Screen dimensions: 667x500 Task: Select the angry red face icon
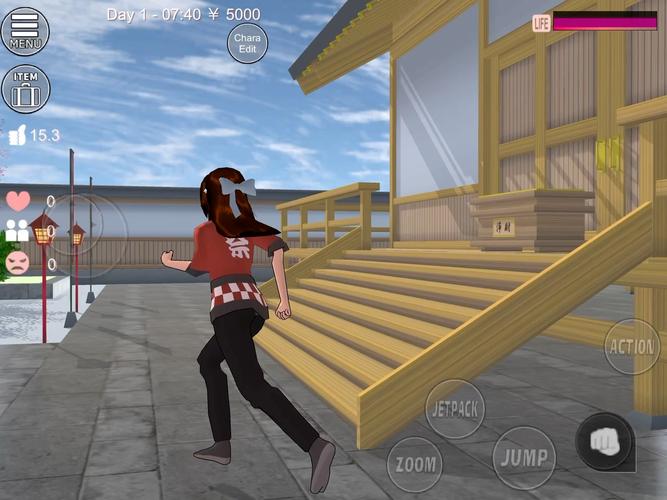point(18,263)
